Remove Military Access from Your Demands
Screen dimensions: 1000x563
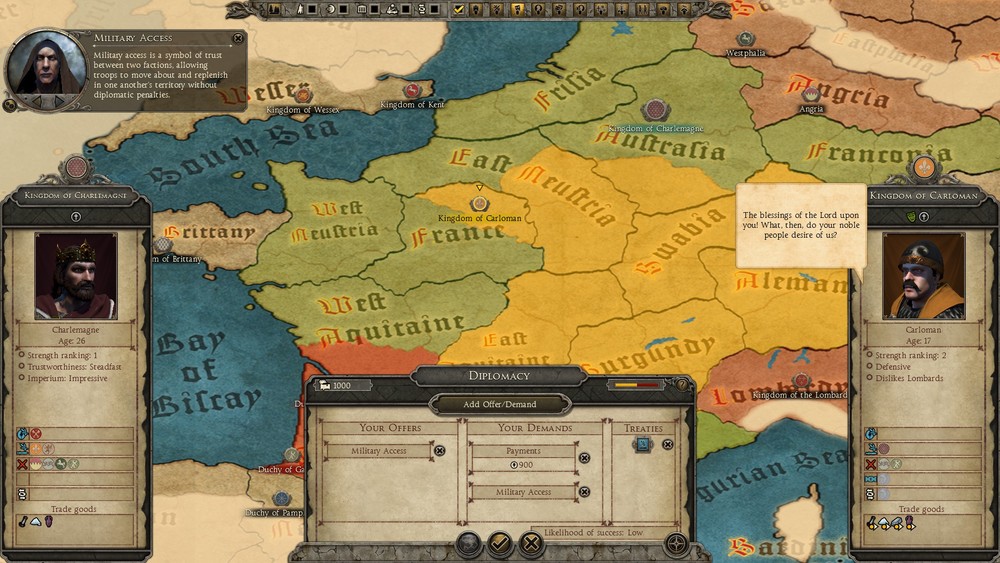(x=585, y=492)
